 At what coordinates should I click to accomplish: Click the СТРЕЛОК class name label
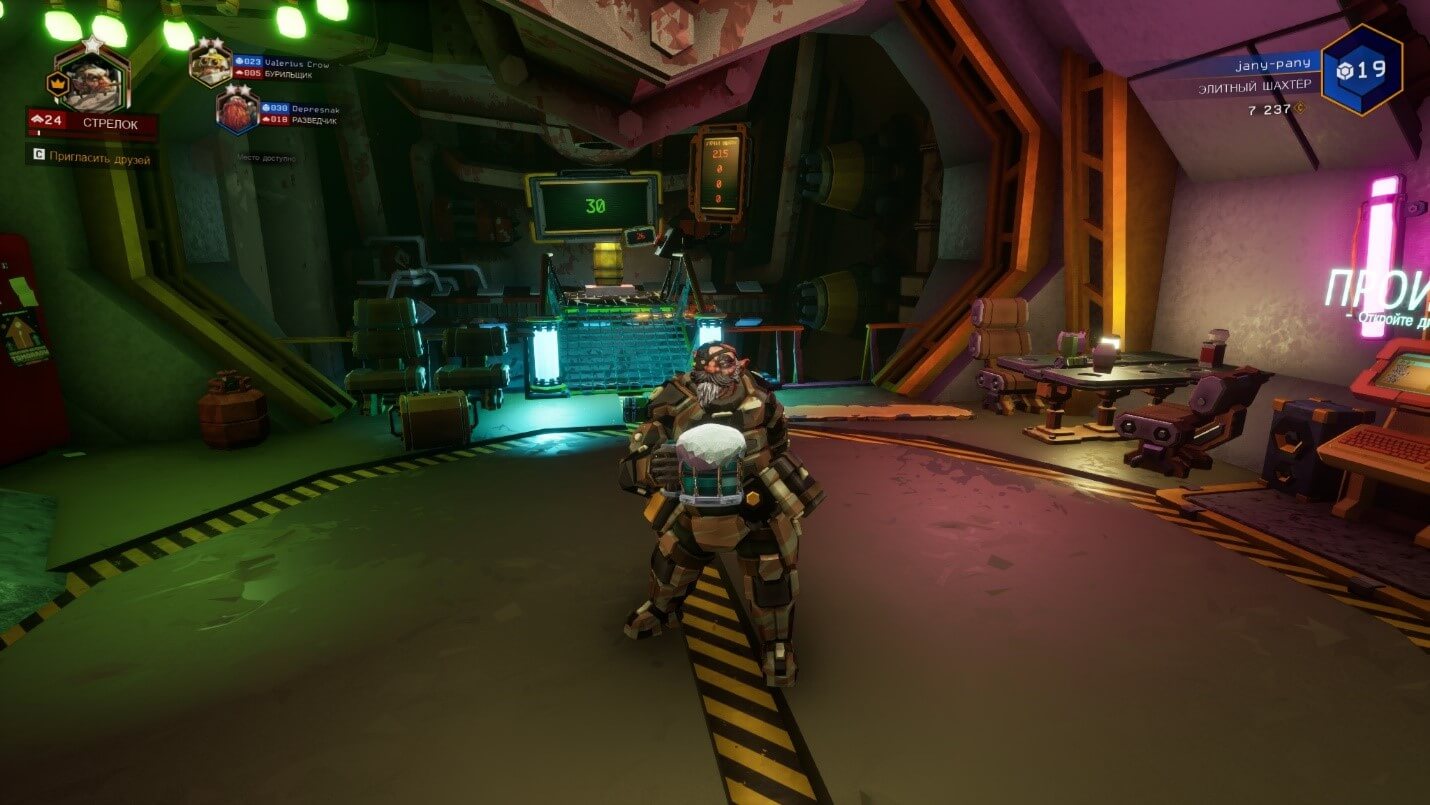pyautogui.click(x=110, y=120)
